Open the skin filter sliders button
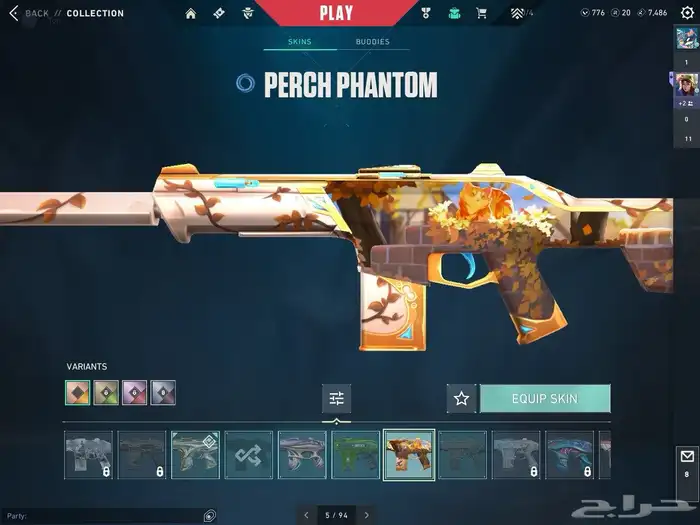The width and height of the screenshot is (700, 525). click(336, 398)
